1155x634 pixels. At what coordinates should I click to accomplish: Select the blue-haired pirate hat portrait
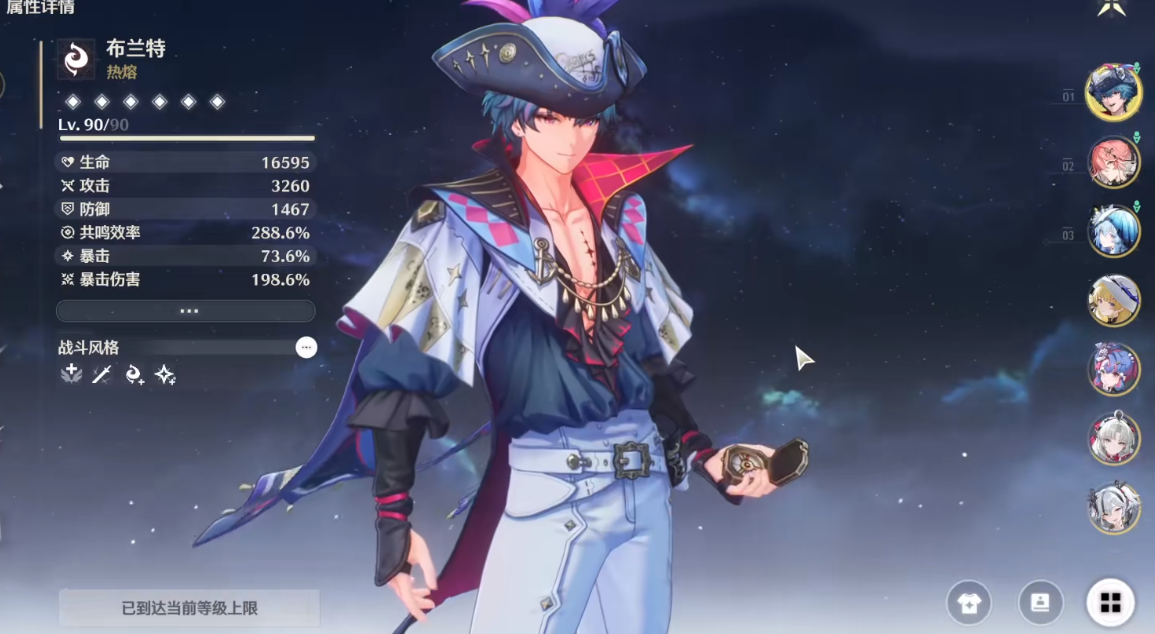click(x=1113, y=93)
